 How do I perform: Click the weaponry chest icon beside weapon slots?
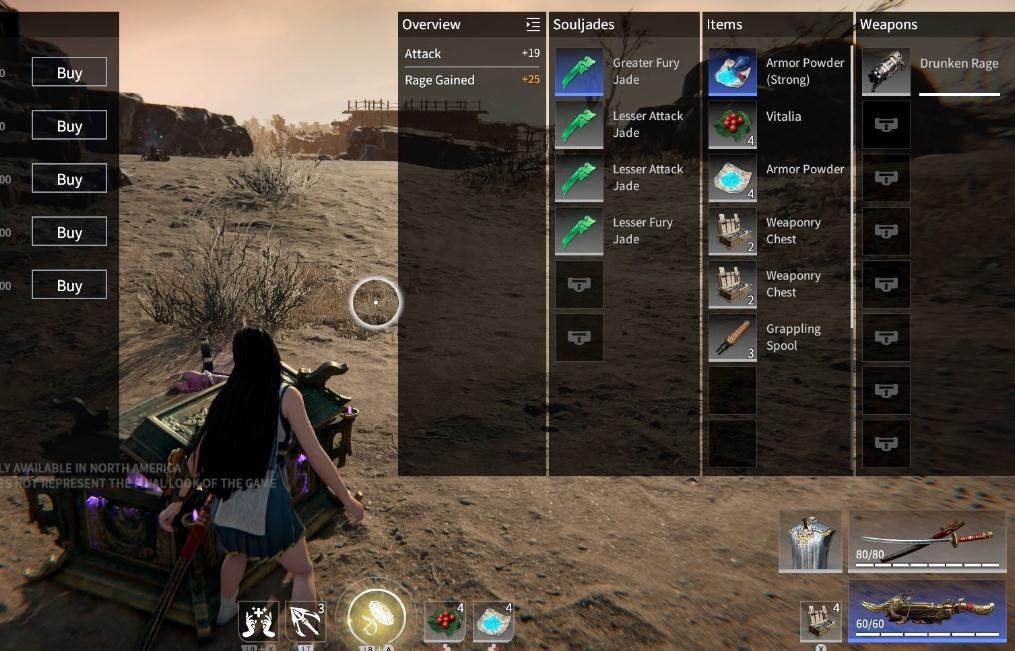tap(821, 621)
